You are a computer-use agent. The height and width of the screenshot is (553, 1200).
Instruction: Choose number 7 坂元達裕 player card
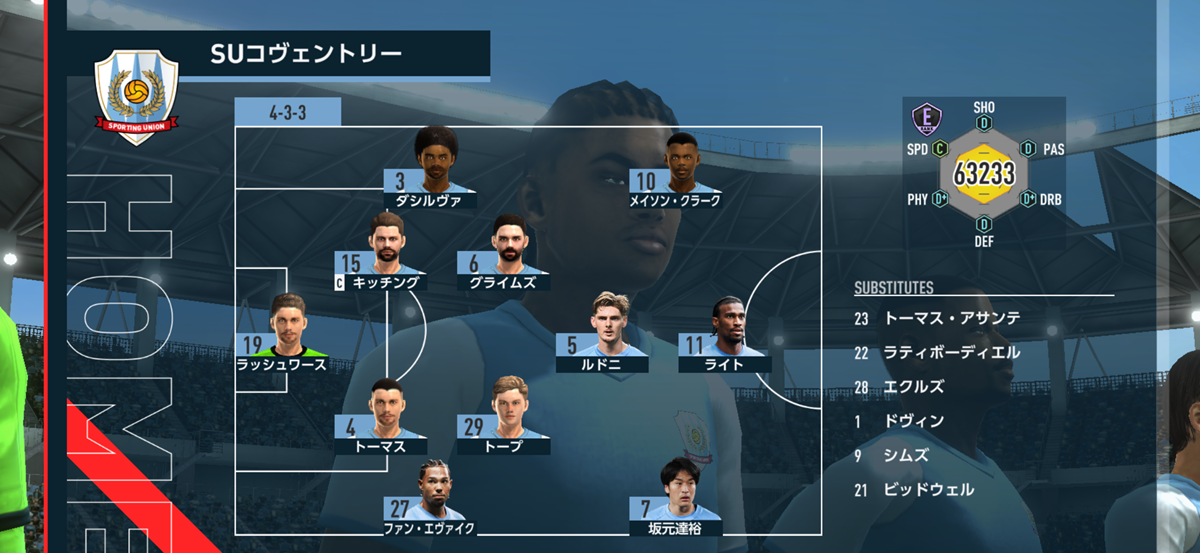click(x=674, y=508)
